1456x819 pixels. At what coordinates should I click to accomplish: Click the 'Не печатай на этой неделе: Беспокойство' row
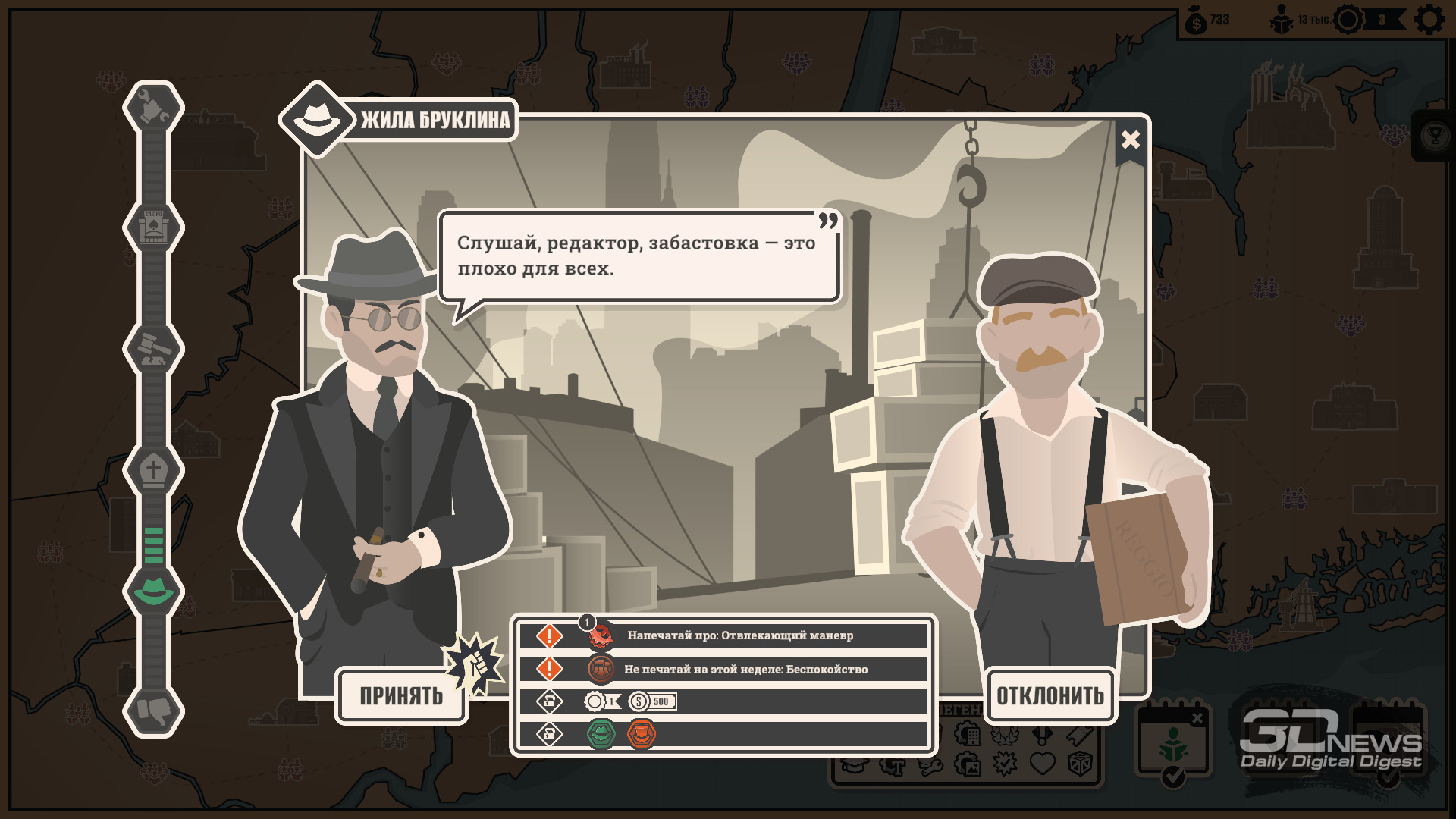pos(745,669)
